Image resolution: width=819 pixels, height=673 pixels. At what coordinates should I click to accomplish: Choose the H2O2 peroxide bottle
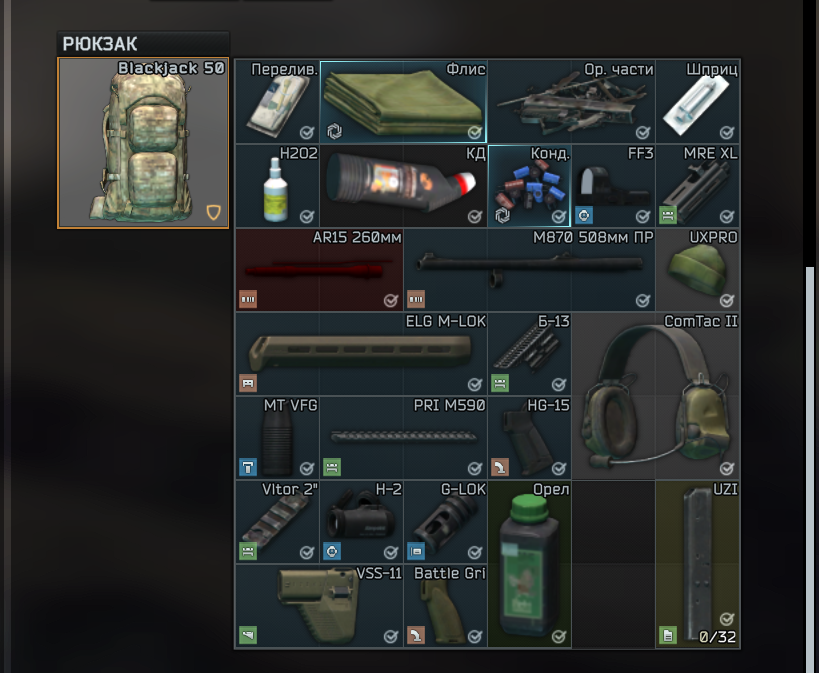(277, 186)
